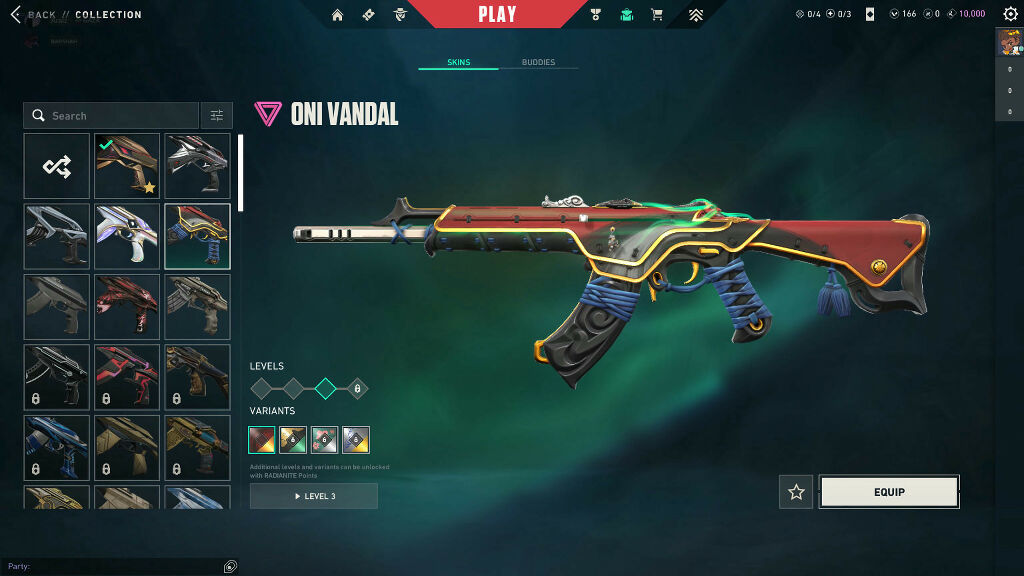The image size is (1024, 576).
Task: Switch to the Buddies tab
Action: pos(538,63)
